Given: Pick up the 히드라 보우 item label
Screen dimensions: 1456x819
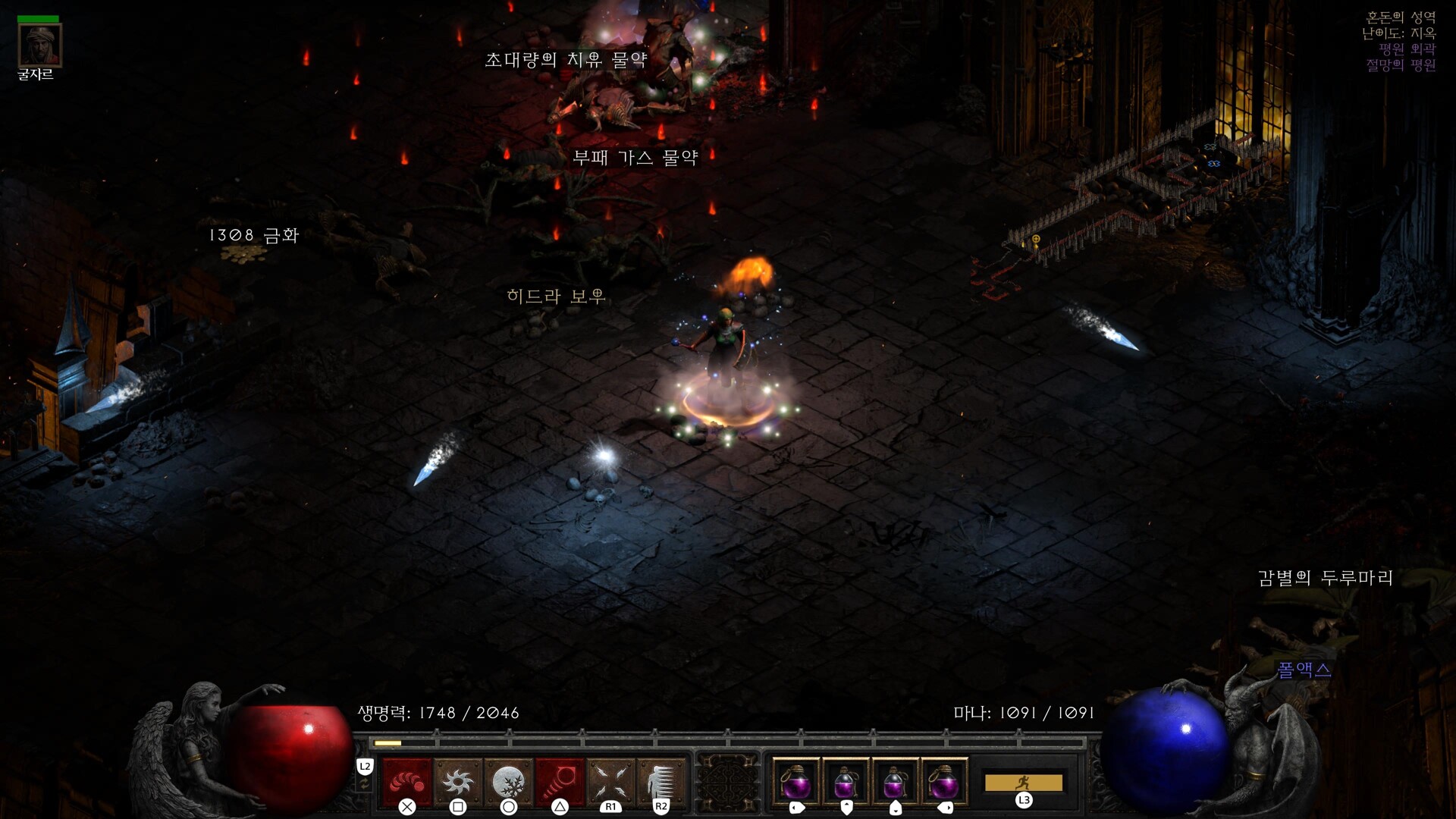Looking at the screenshot, I should click(556, 297).
